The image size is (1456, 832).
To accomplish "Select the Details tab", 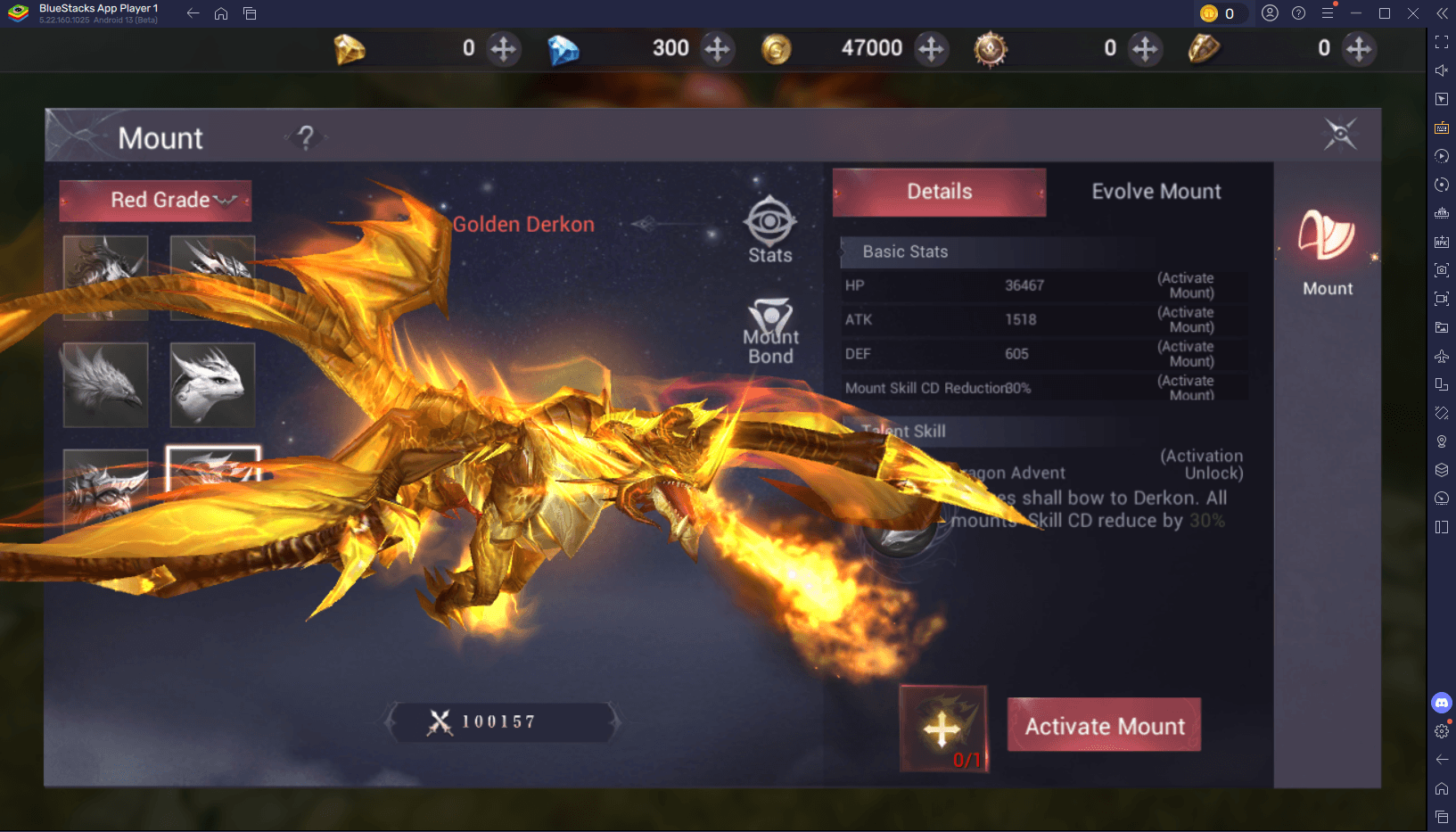I will 939,192.
